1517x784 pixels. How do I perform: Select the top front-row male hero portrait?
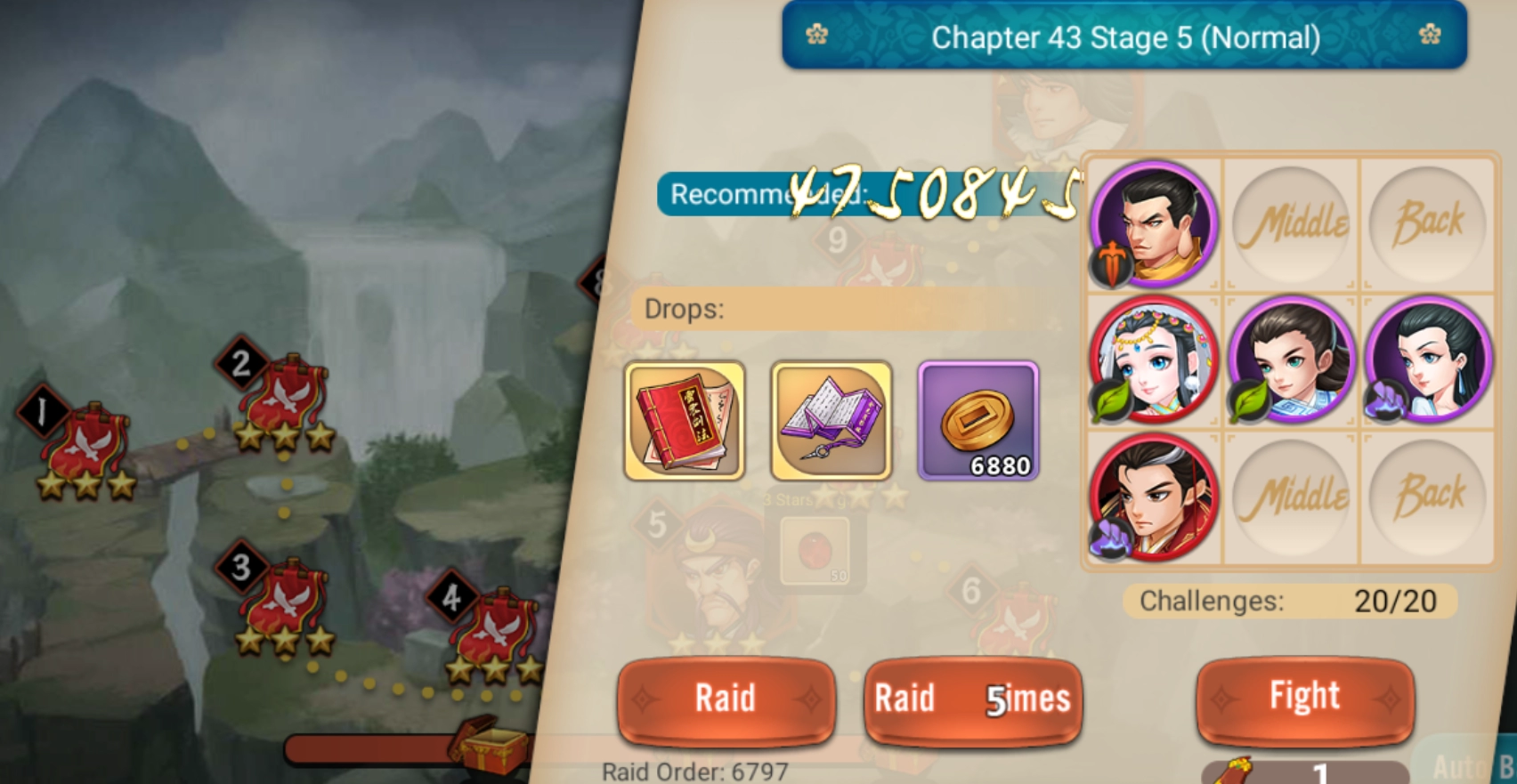1155,223
